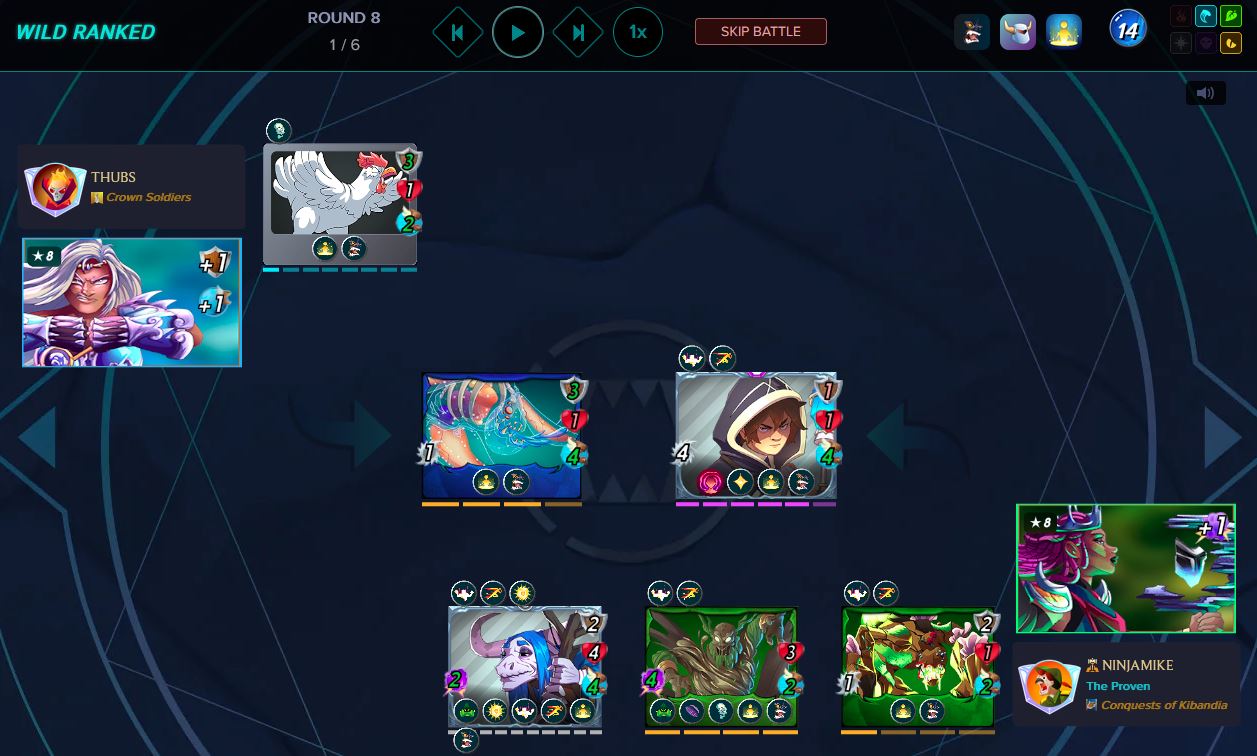
Task: Inspect the glowing meditation ruleset icon
Action: click(x=1063, y=32)
